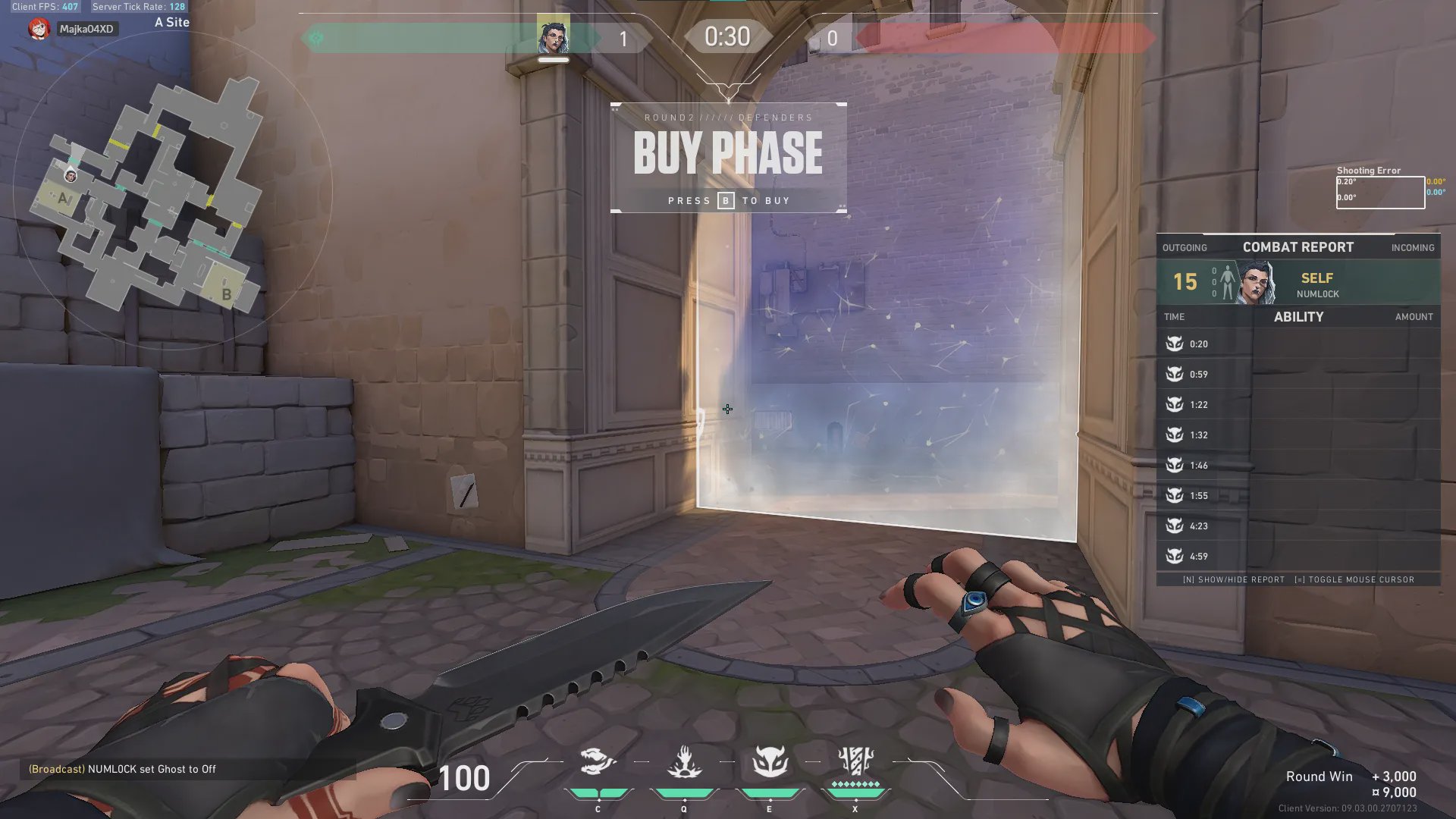Screen dimensions: 1456x819
Task: Click the circular minimap
Action: [173, 190]
